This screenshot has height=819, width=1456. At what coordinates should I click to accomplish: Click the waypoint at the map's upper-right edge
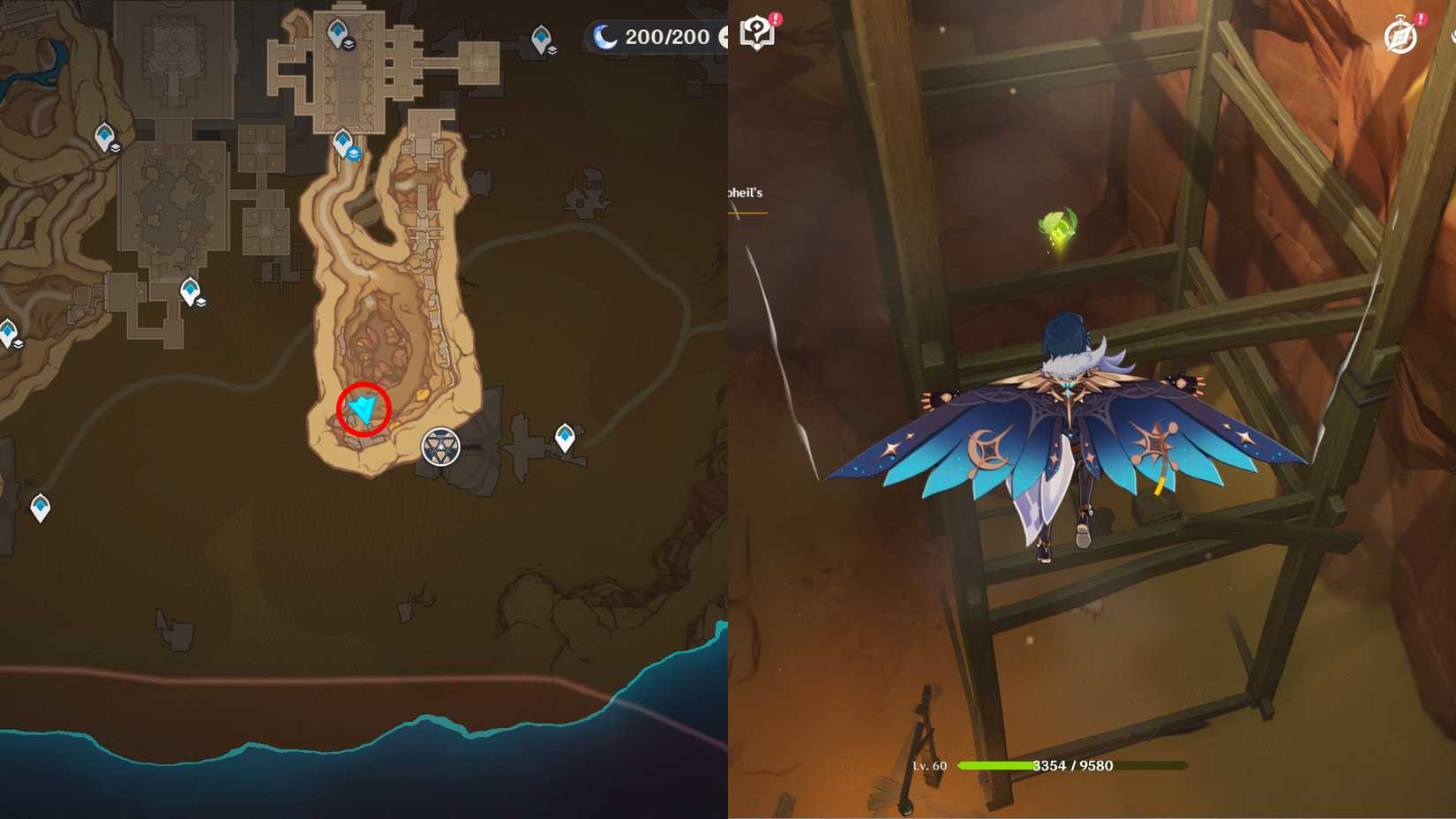point(538,40)
